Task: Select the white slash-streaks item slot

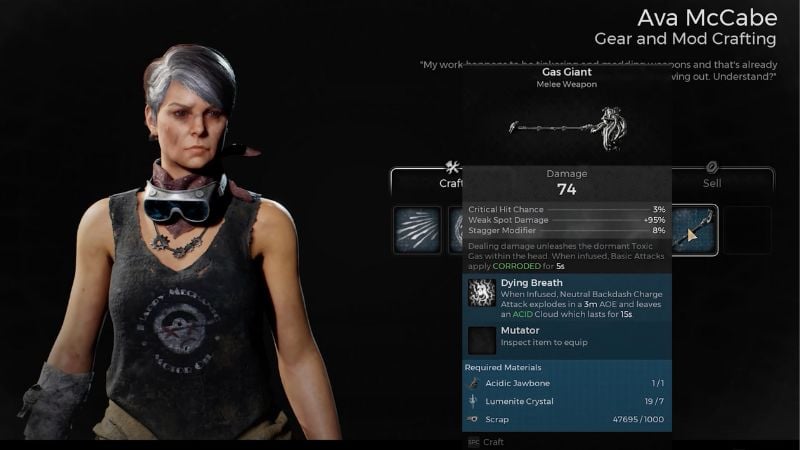Action: tap(417, 231)
